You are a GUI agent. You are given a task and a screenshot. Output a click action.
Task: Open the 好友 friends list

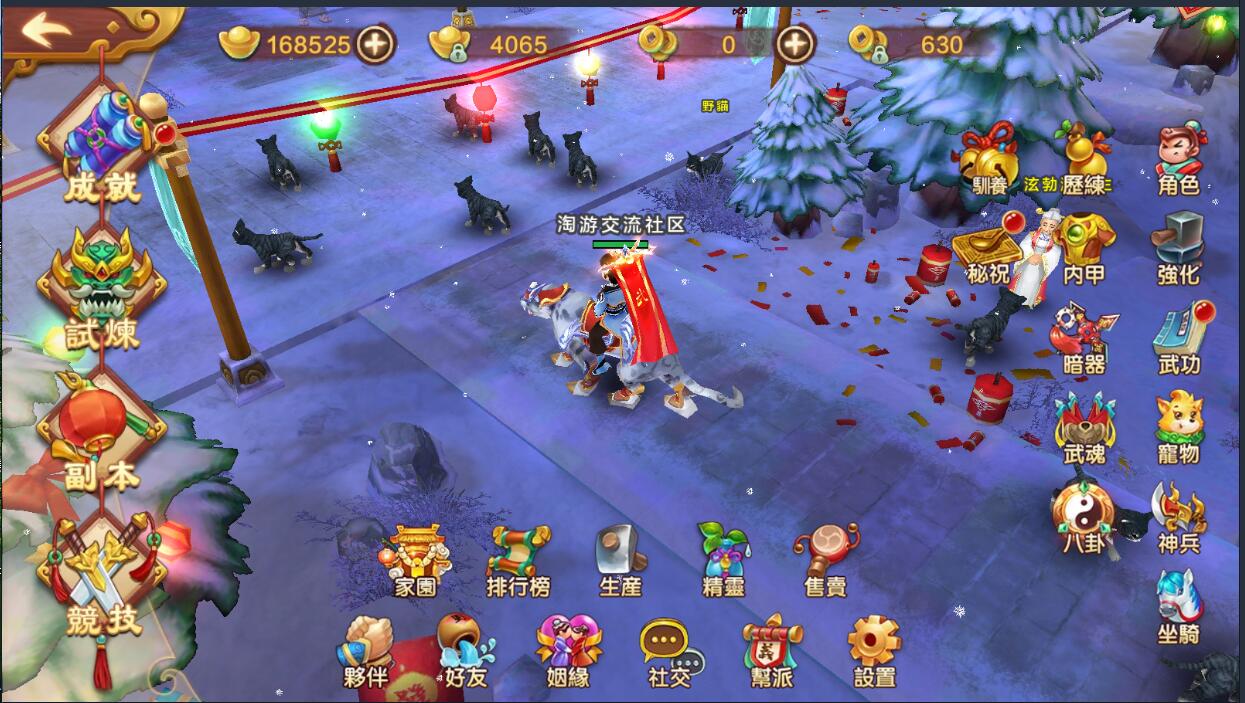(x=466, y=652)
